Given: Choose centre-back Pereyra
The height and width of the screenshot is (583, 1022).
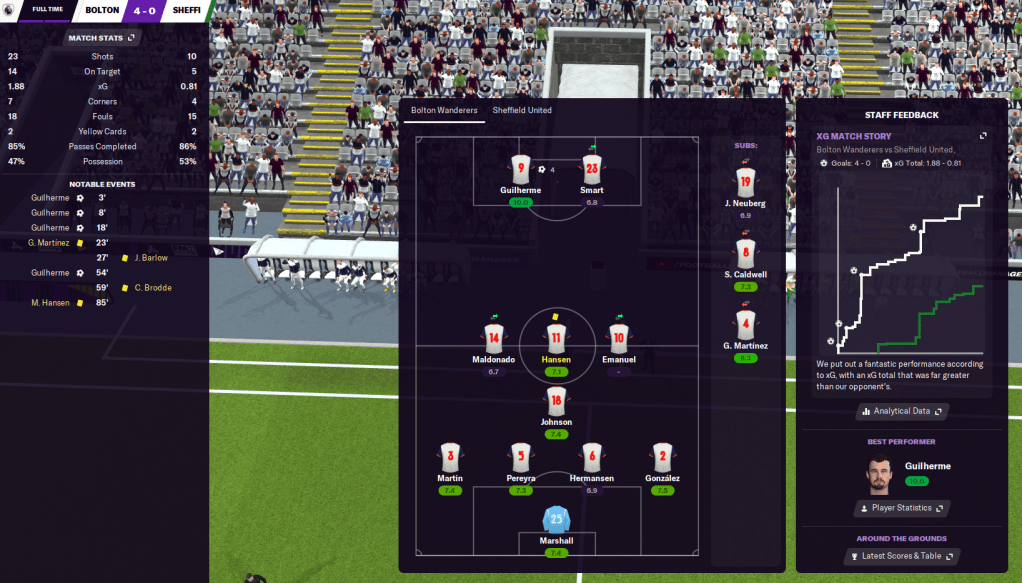Looking at the screenshot, I should tap(519, 458).
